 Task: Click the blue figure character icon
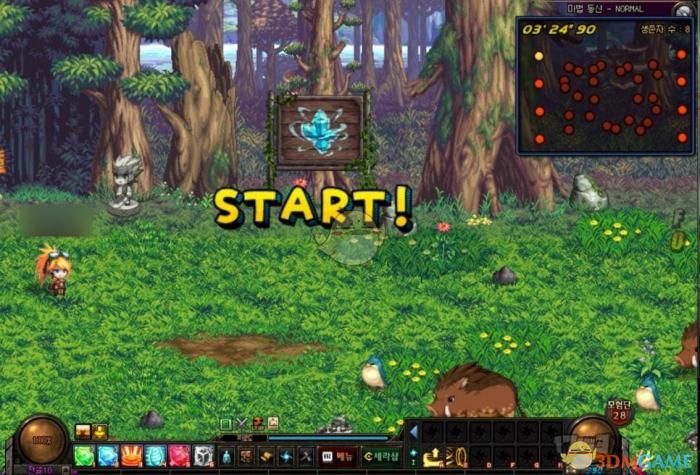click(228, 456)
